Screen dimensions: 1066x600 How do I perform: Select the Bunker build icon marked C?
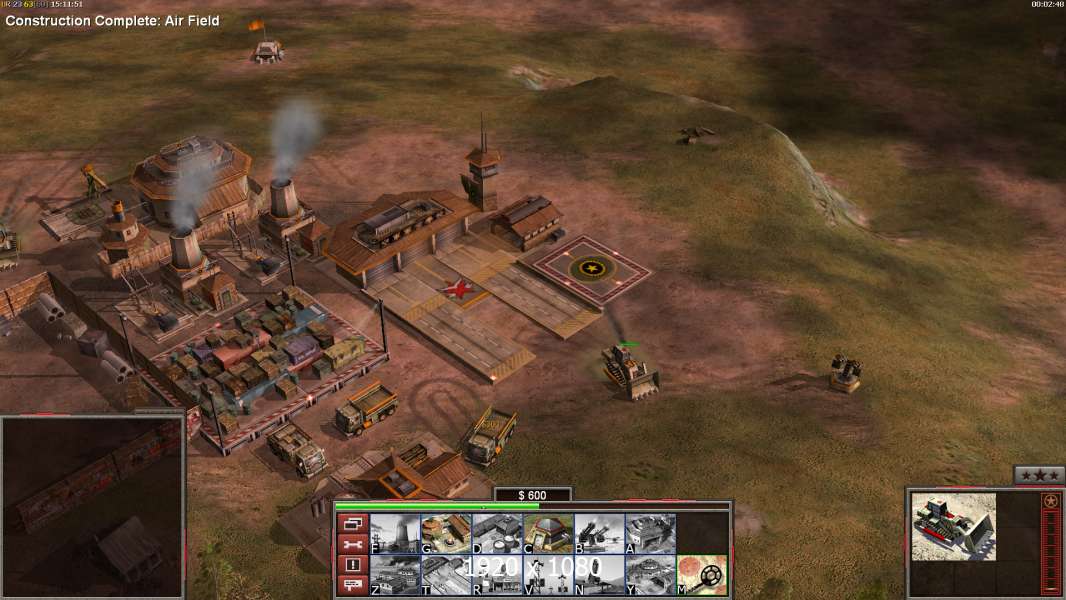548,533
